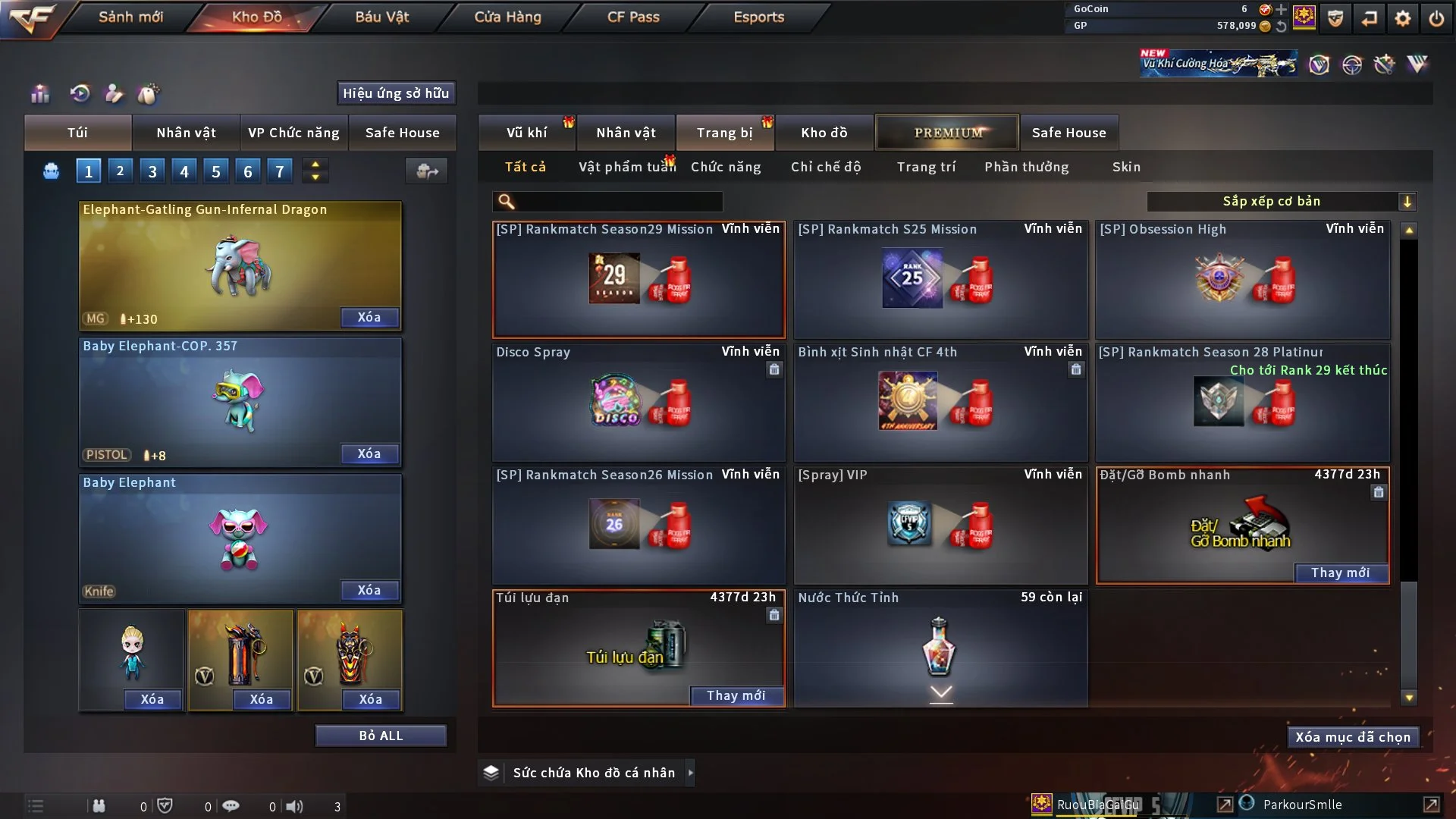Viewport: 1456px width, 819px height.
Task: Show the Skin category
Action: pyautogui.click(x=1126, y=167)
